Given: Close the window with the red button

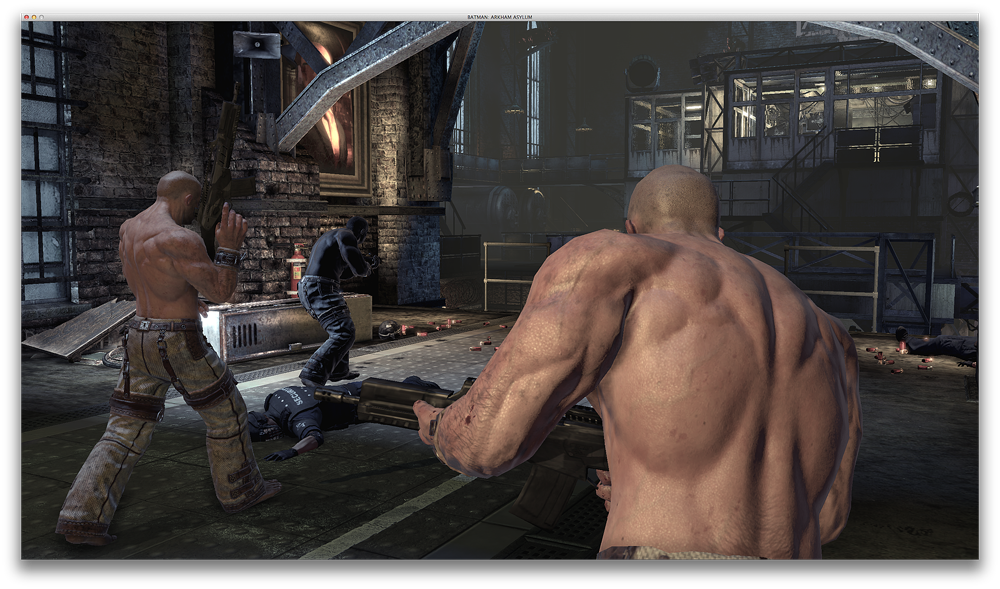Looking at the screenshot, I should tap(25, 17).
